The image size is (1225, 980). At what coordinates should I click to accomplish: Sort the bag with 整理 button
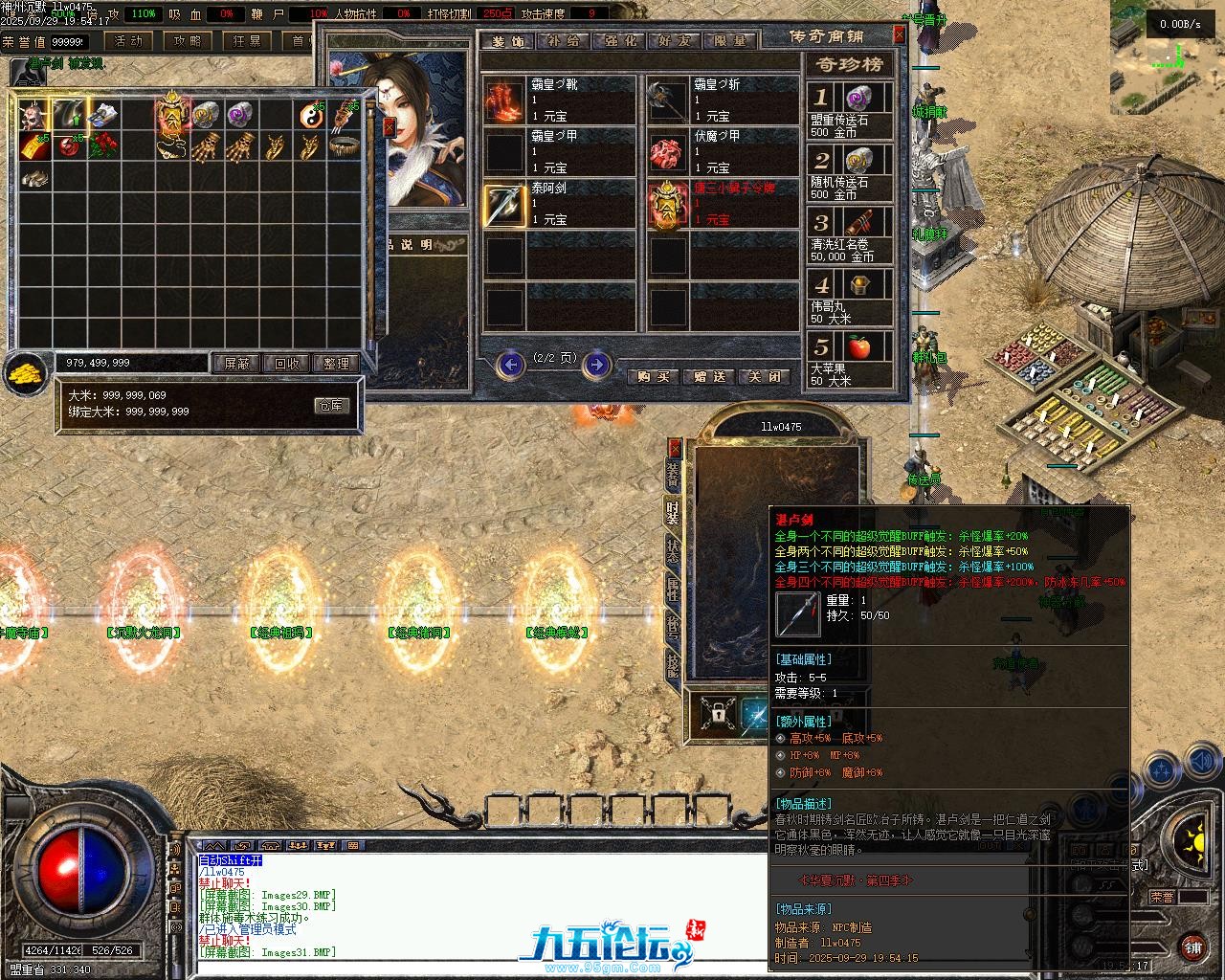(x=336, y=364)
